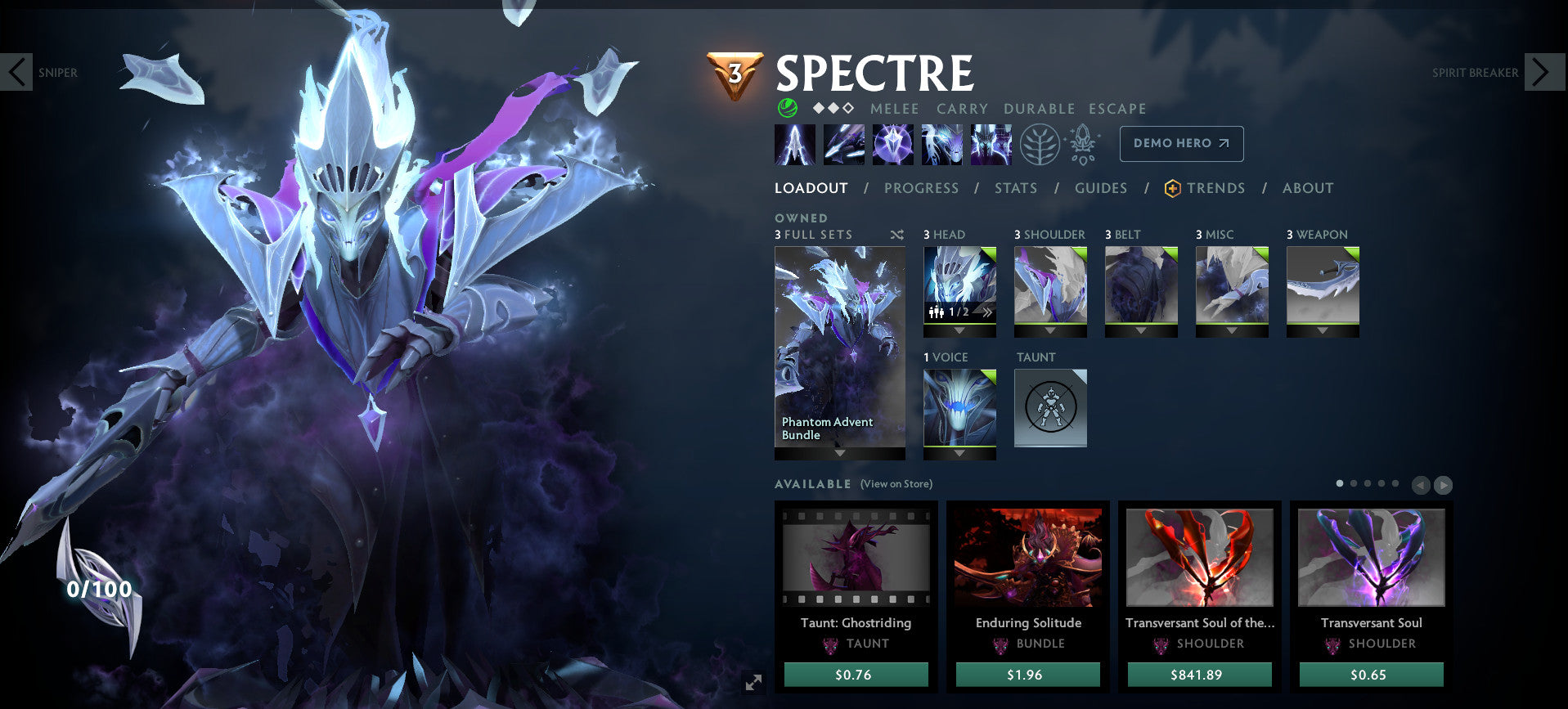Image resolution: width=1568 pixels, height=709 pixels.
Task: Click the restricted Taunt slot icon
Action: pyautogui.click(x=1050, y=407)
